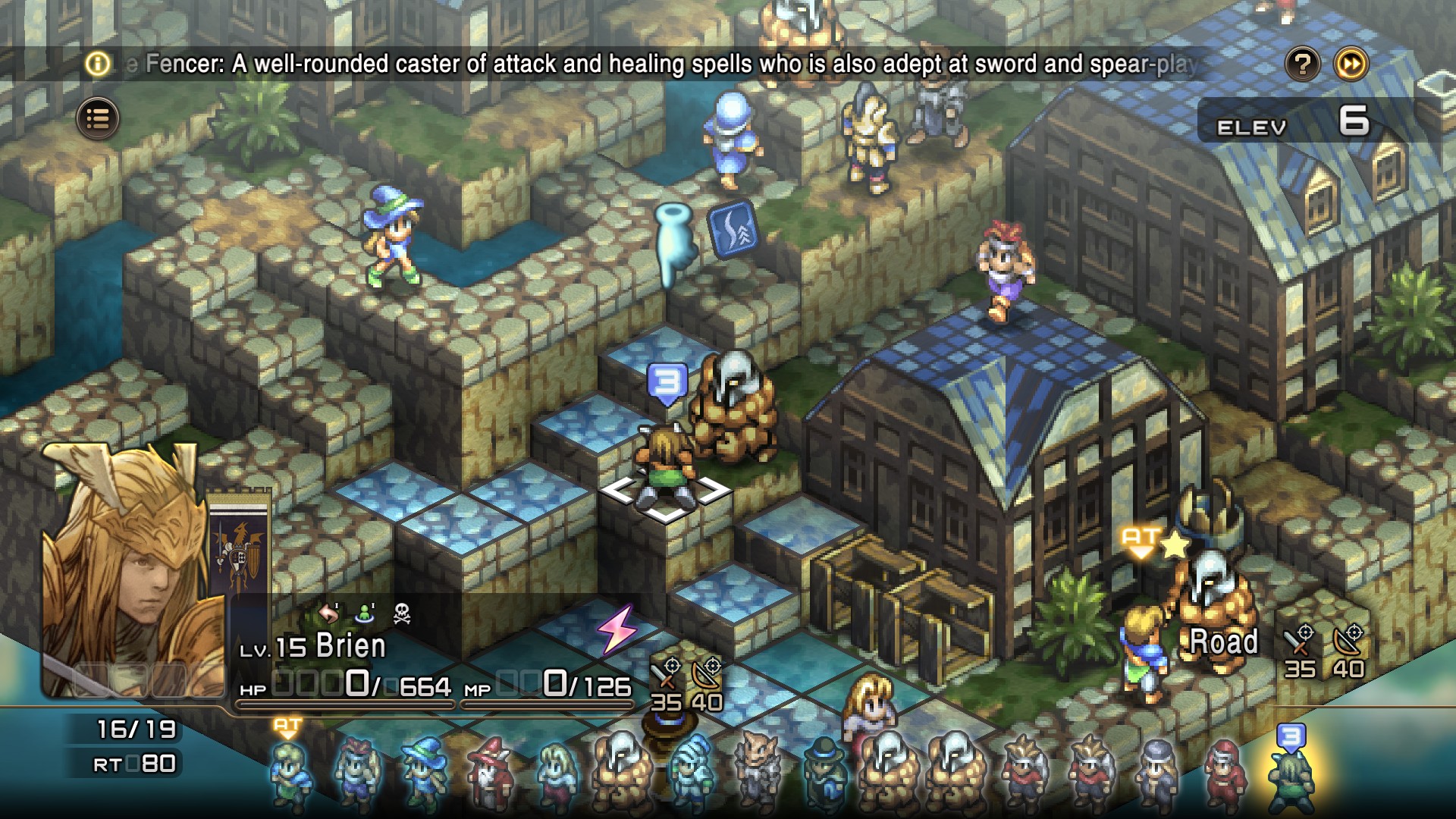This screenshot has height=819, width=1456.
Task: Pick the dark-hatted green-cloaked unit in turn order
Action: click(824, 775)
